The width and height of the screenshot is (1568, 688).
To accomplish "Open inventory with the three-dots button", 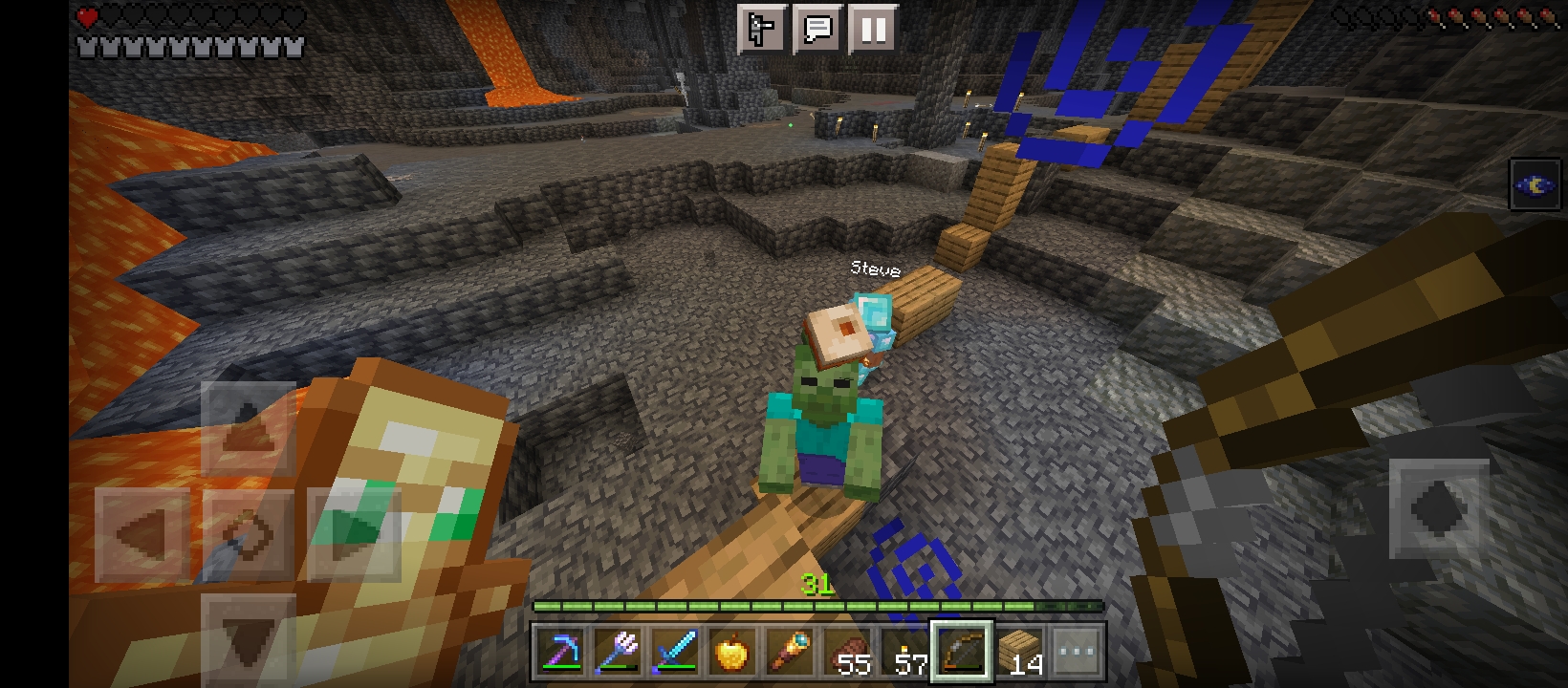I will point(1077,654).
